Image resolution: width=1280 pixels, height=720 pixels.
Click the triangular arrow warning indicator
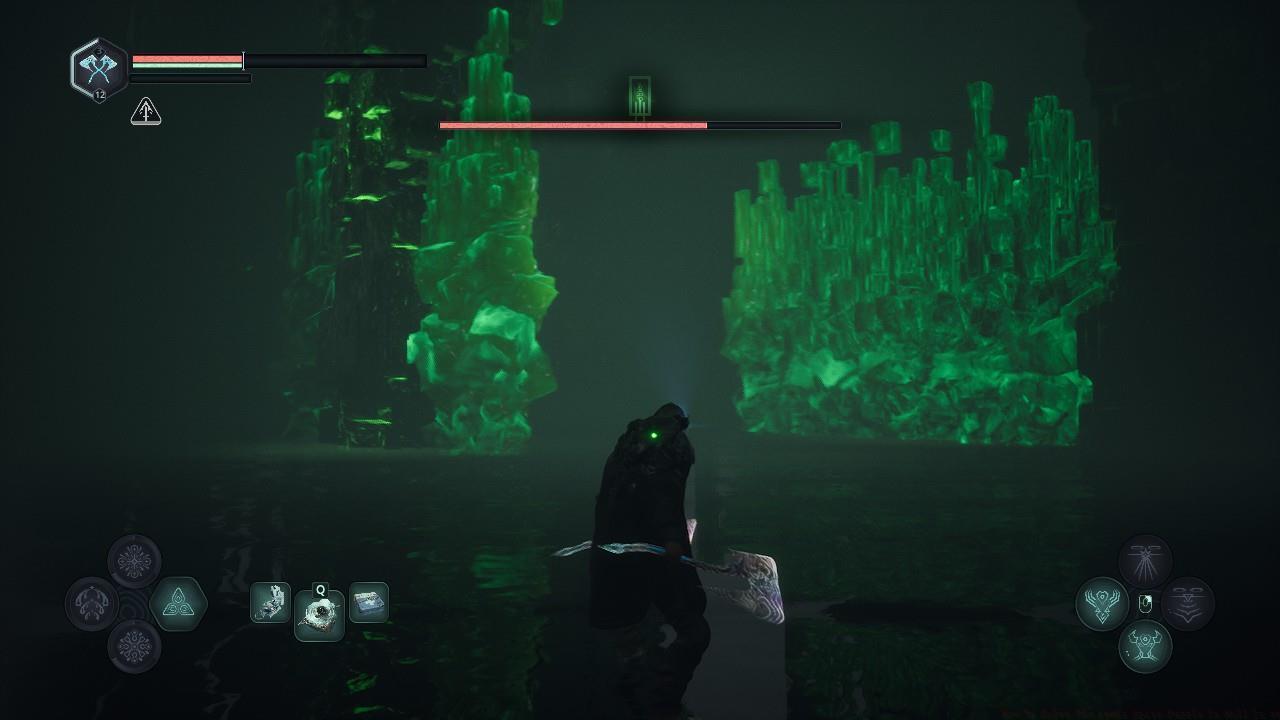pos(145,112)
